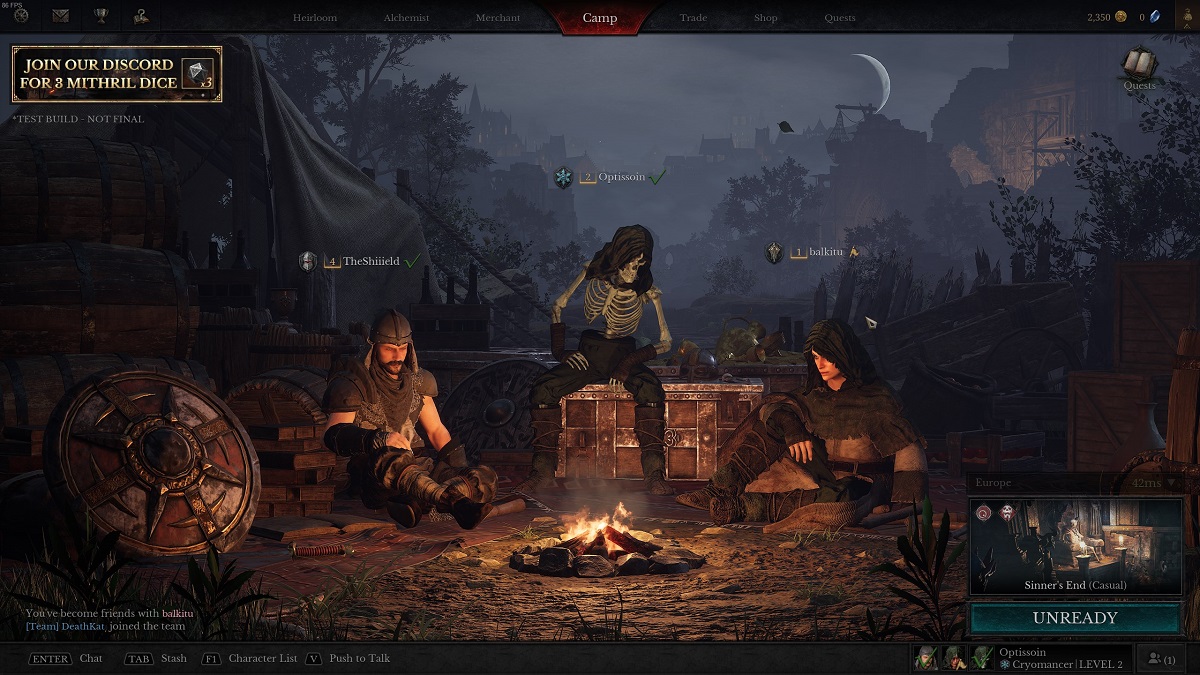Image resolution: width=1200 pixels, height=675 pixels.
Task: Select balkitu's player nameplate
Action: pos(820,253)
